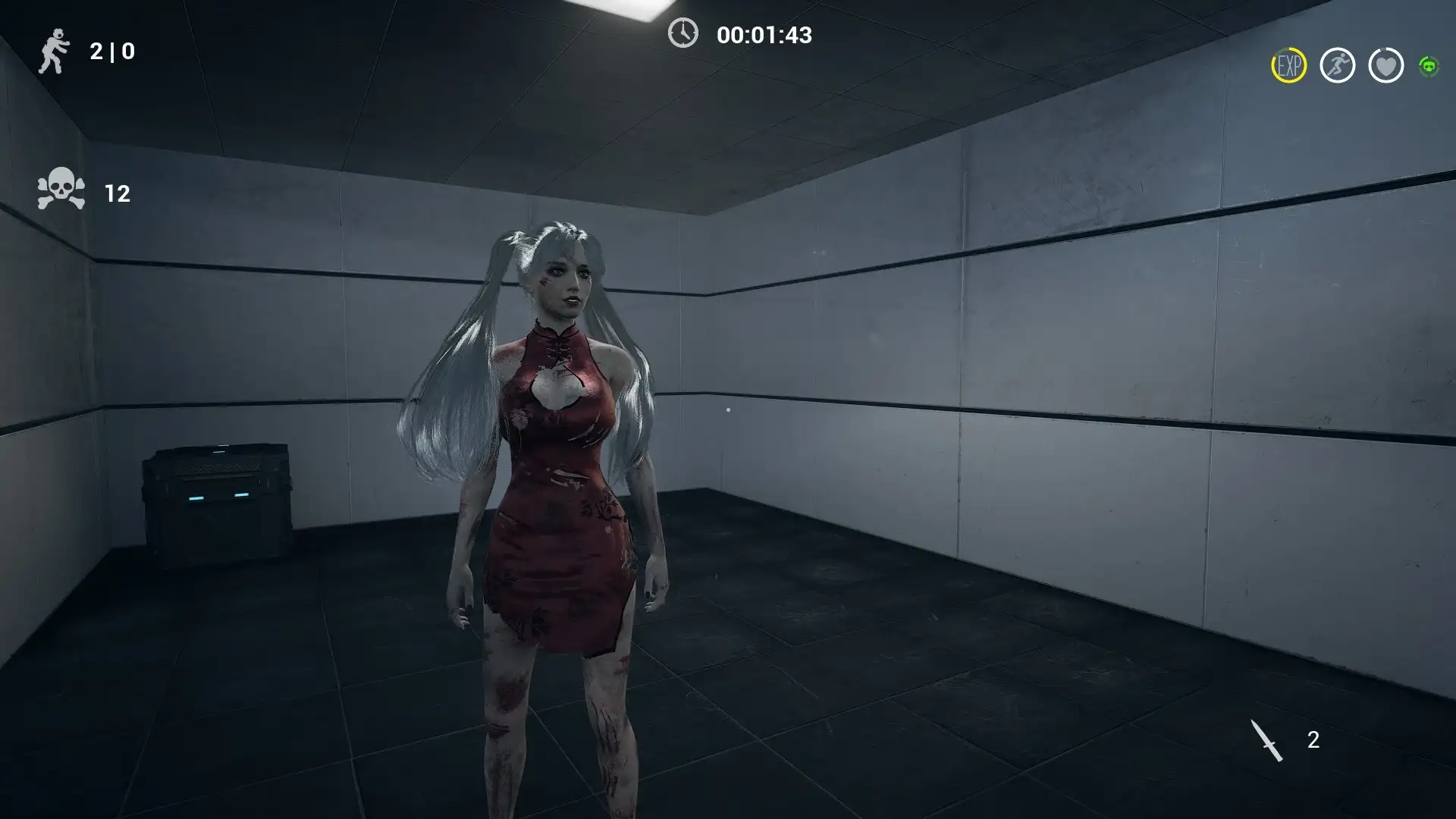Screen dimensions: 1456x819
Task: Click the heart health icon
Action: [1385, 66]
